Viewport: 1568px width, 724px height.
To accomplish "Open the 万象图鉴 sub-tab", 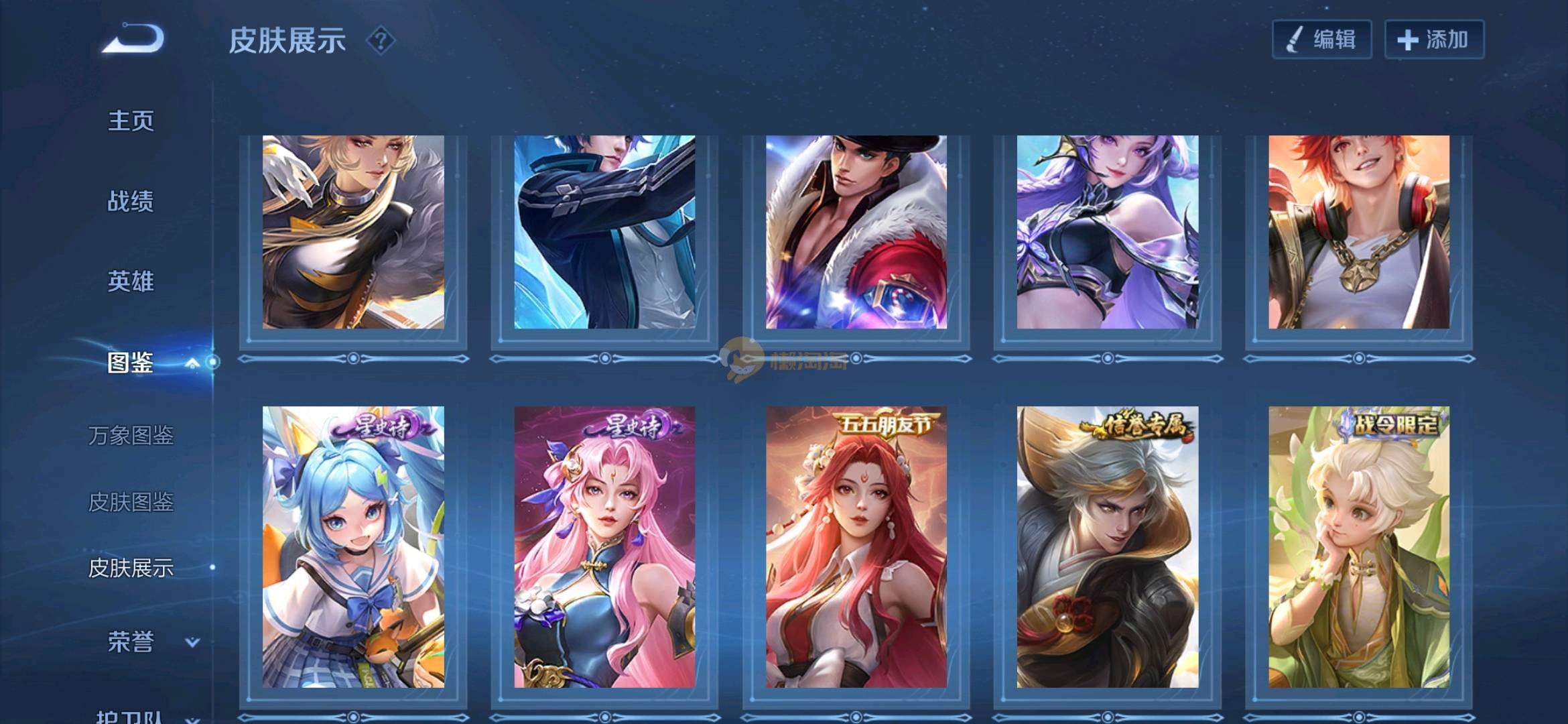I will pyautogui.click(x=131, y=436).
